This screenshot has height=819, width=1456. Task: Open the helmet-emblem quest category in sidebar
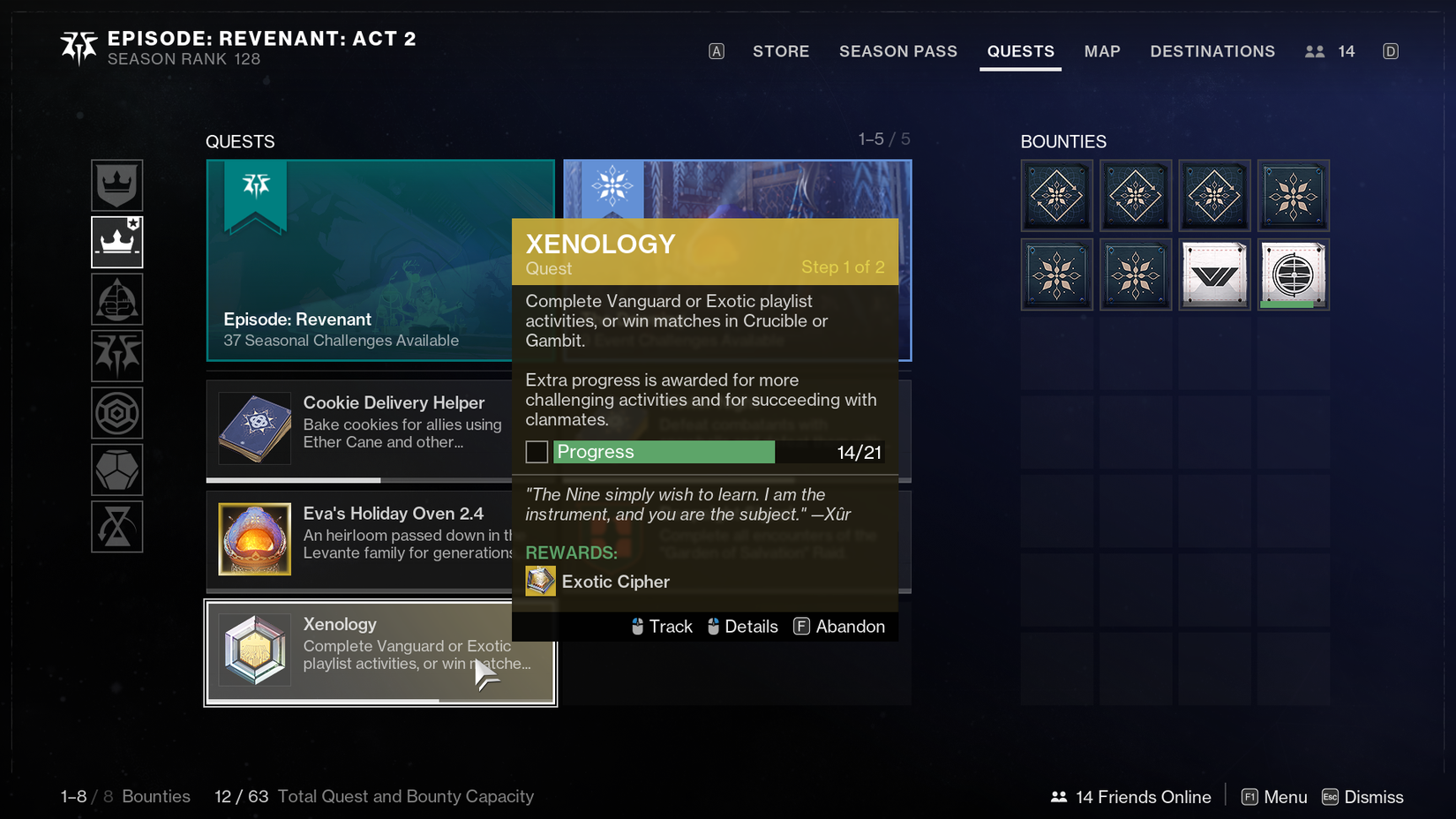[116, 299]
